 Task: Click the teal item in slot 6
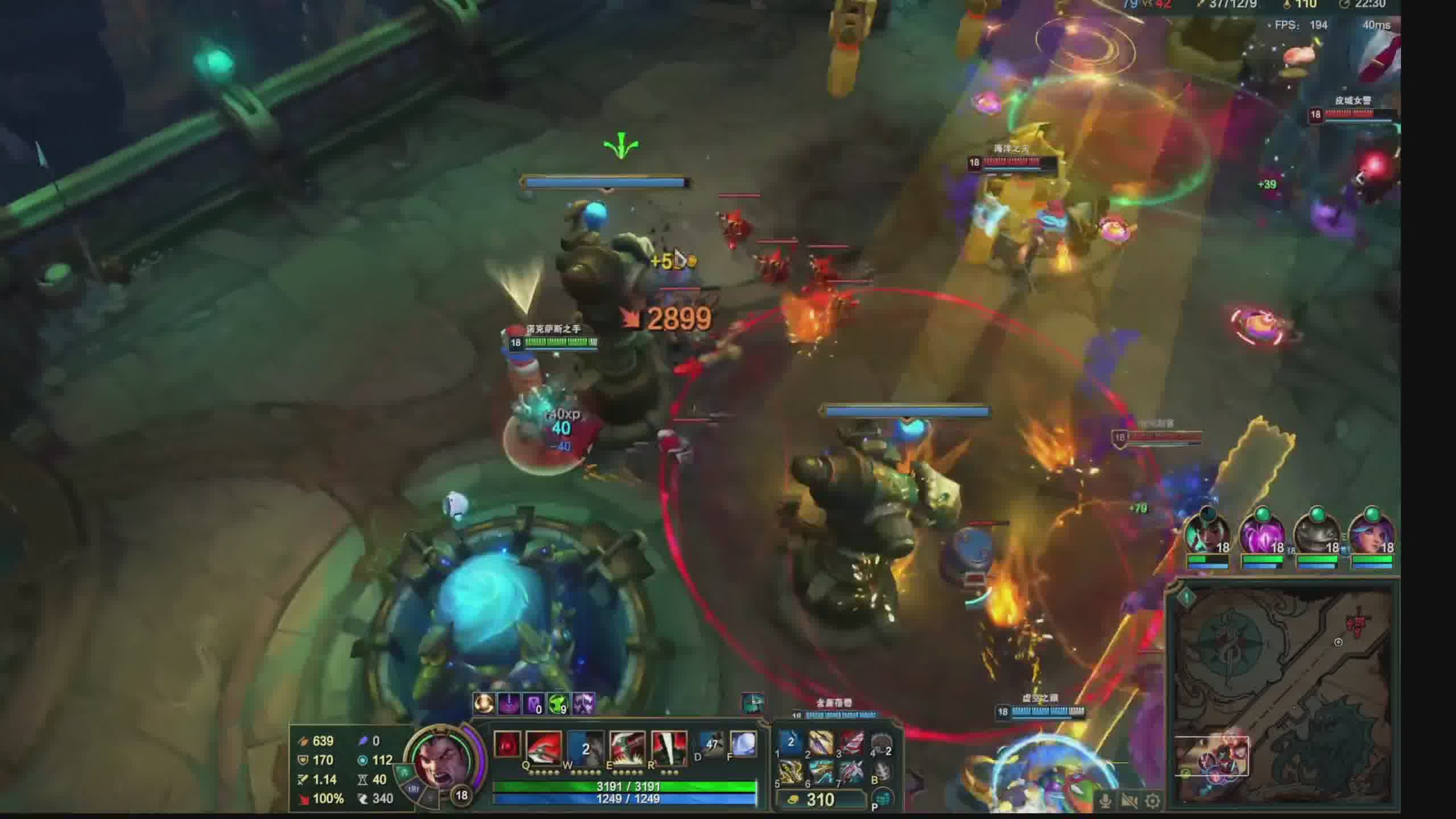pyautogui.click(x=820, y=772)
